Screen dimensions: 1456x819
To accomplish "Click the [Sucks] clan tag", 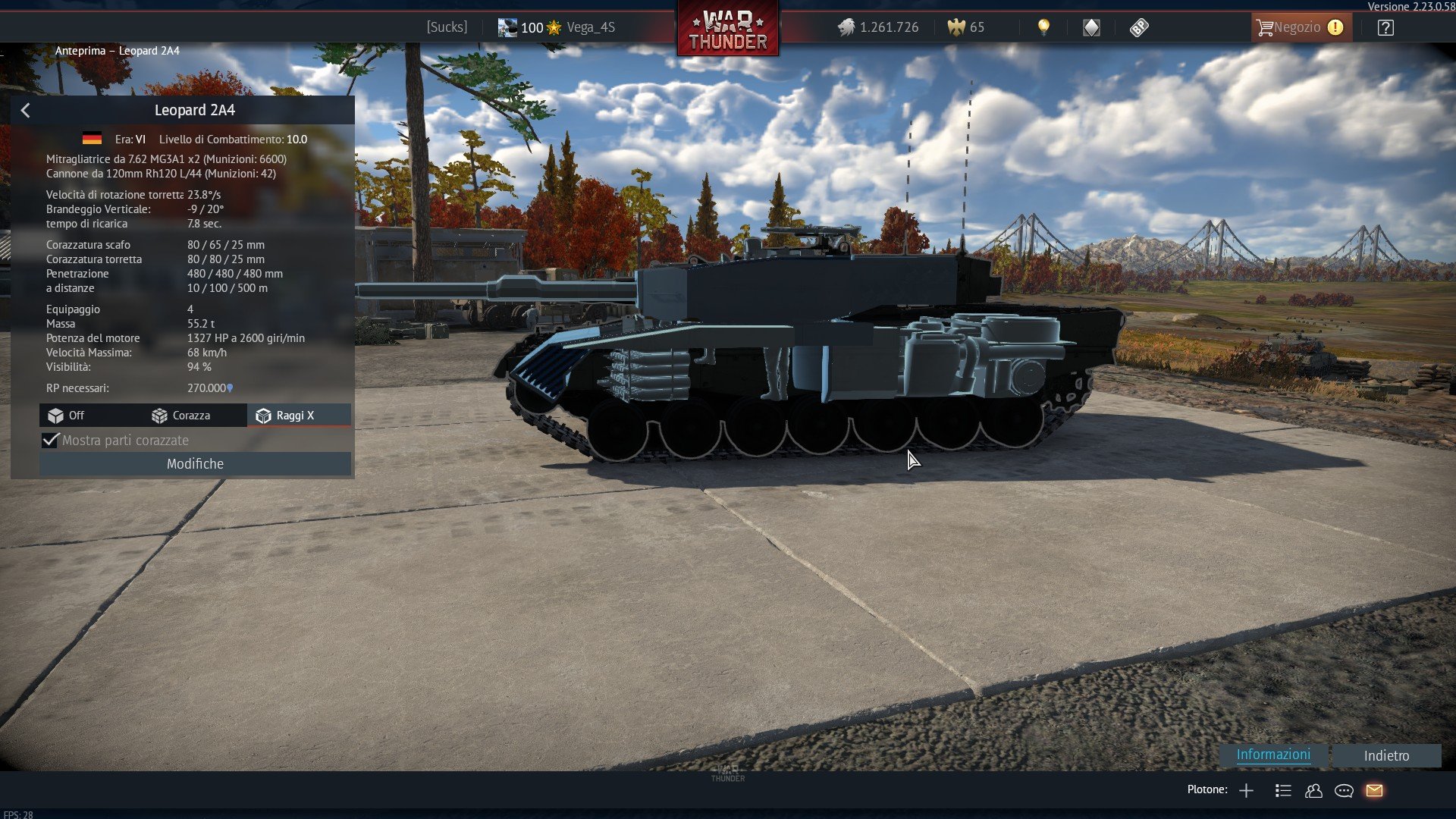I will click(447, 27).
